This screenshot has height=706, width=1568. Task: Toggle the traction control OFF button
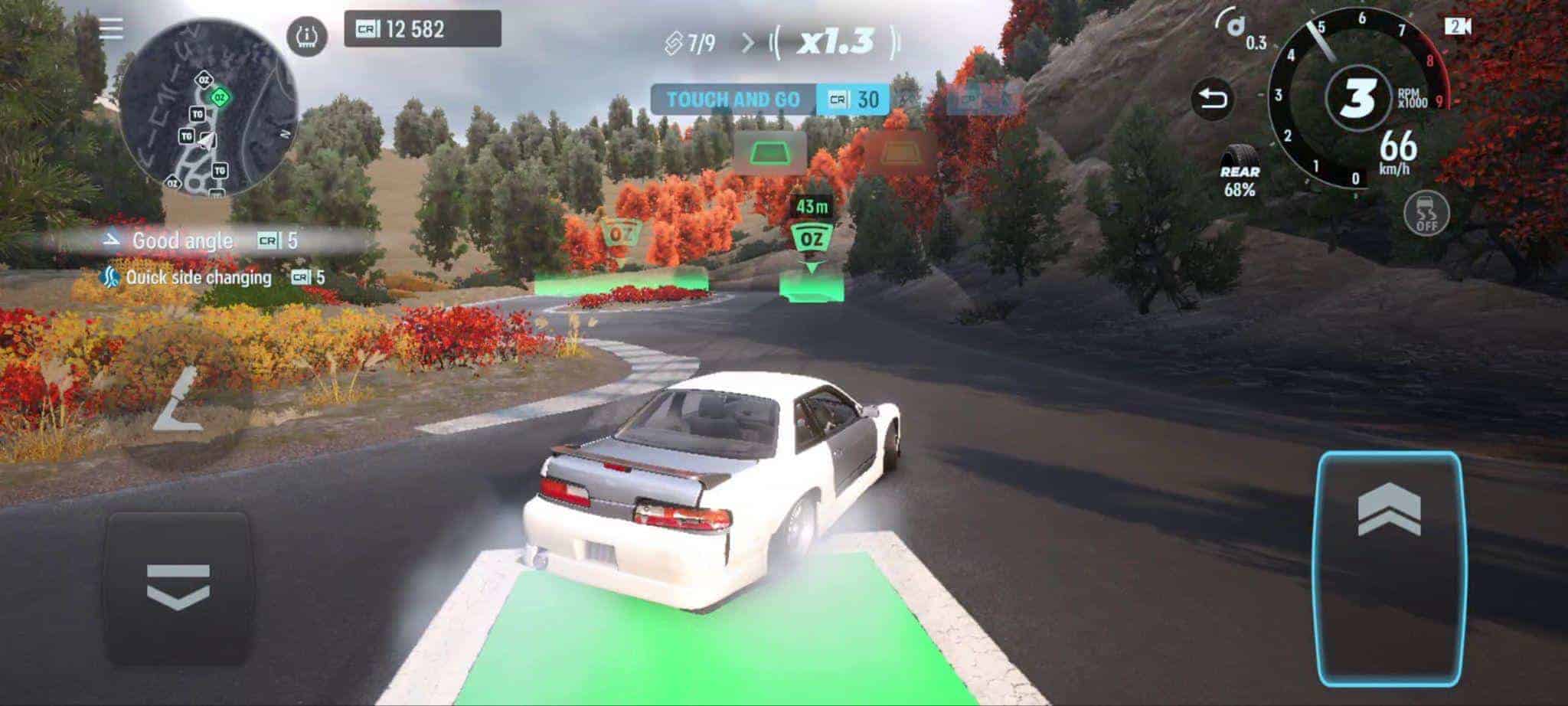coord(1427,212)
